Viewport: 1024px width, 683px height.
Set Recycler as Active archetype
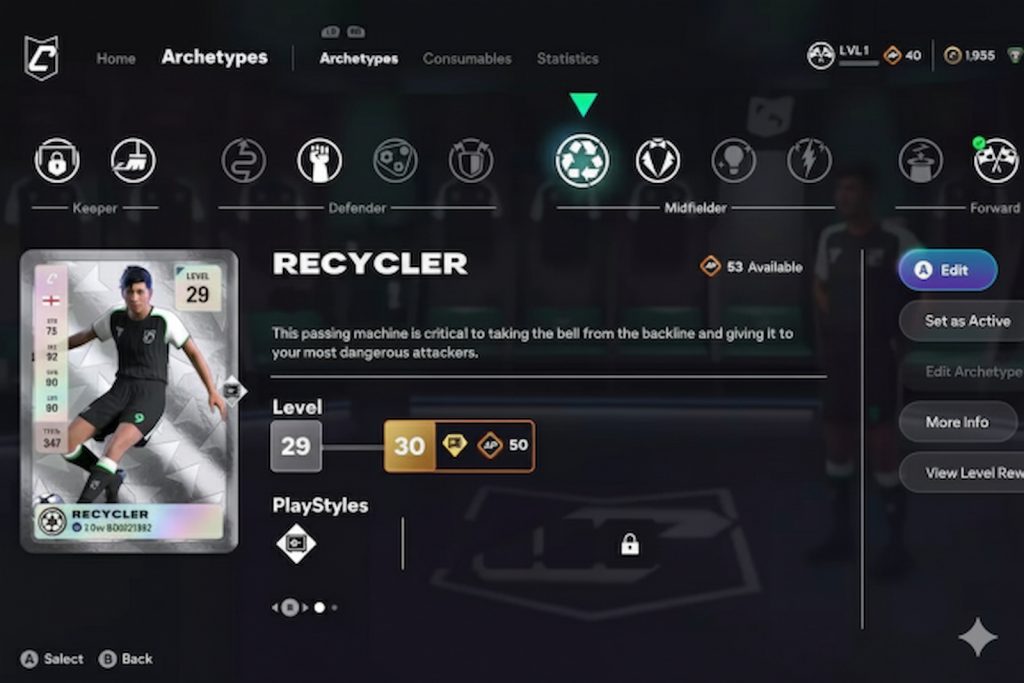[x=962, y=321]
